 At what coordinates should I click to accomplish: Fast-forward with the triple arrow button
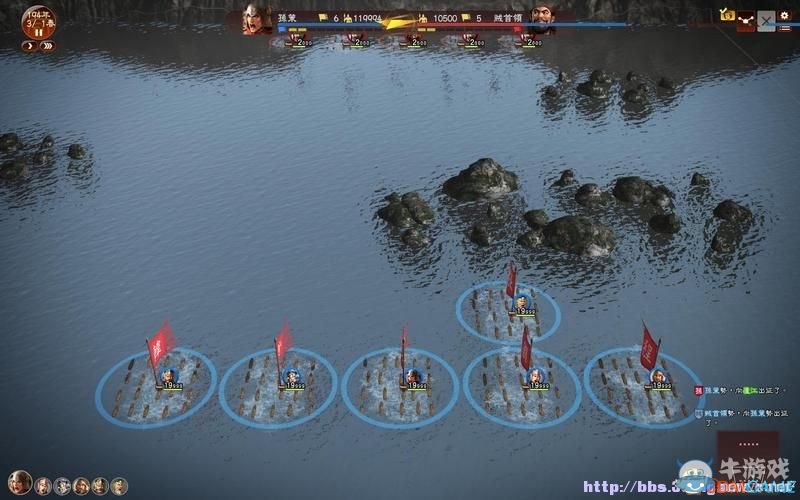[48, 46]
